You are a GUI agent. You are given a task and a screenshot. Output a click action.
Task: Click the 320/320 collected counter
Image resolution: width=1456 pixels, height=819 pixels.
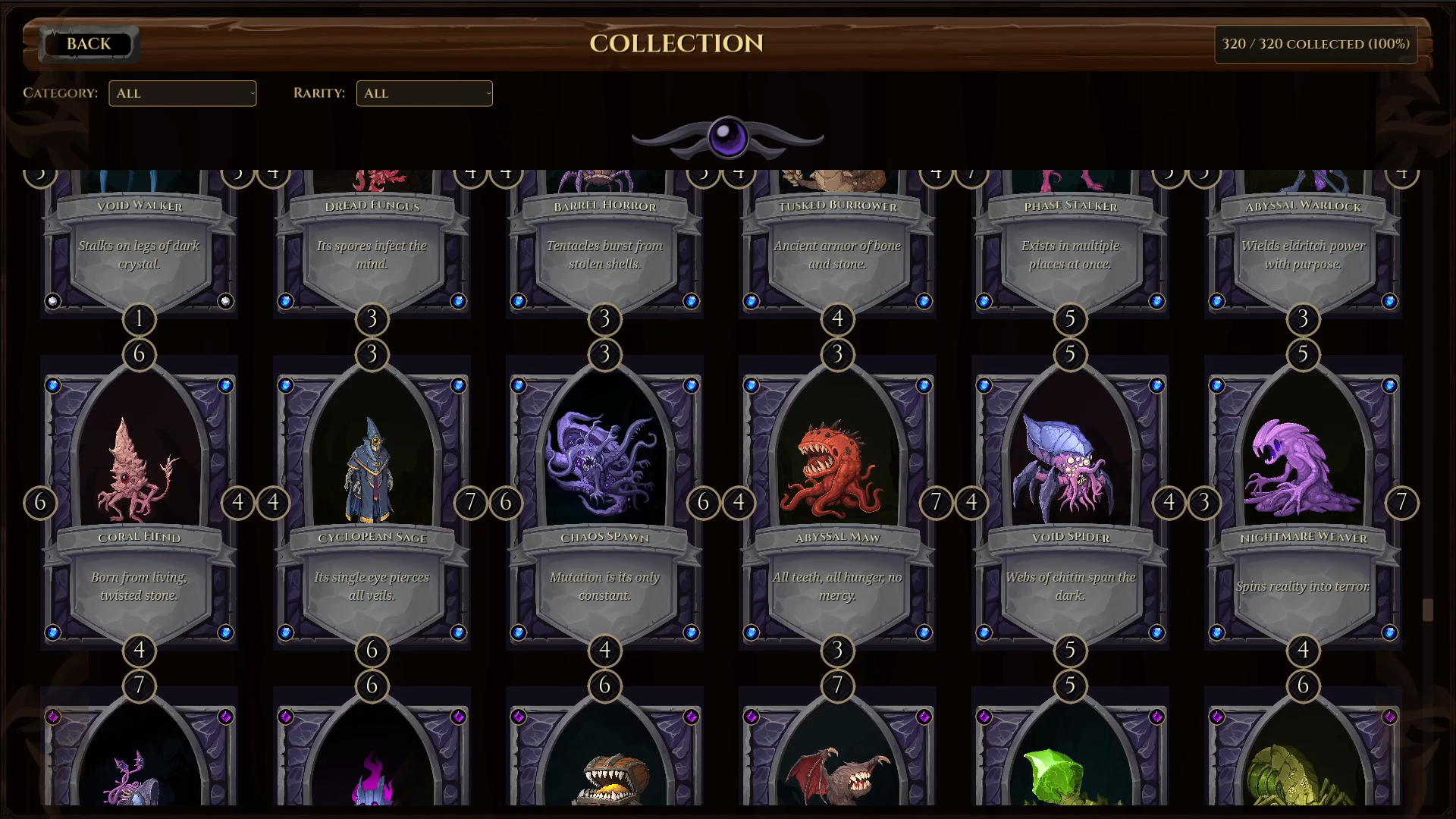tap(1316, 44)
